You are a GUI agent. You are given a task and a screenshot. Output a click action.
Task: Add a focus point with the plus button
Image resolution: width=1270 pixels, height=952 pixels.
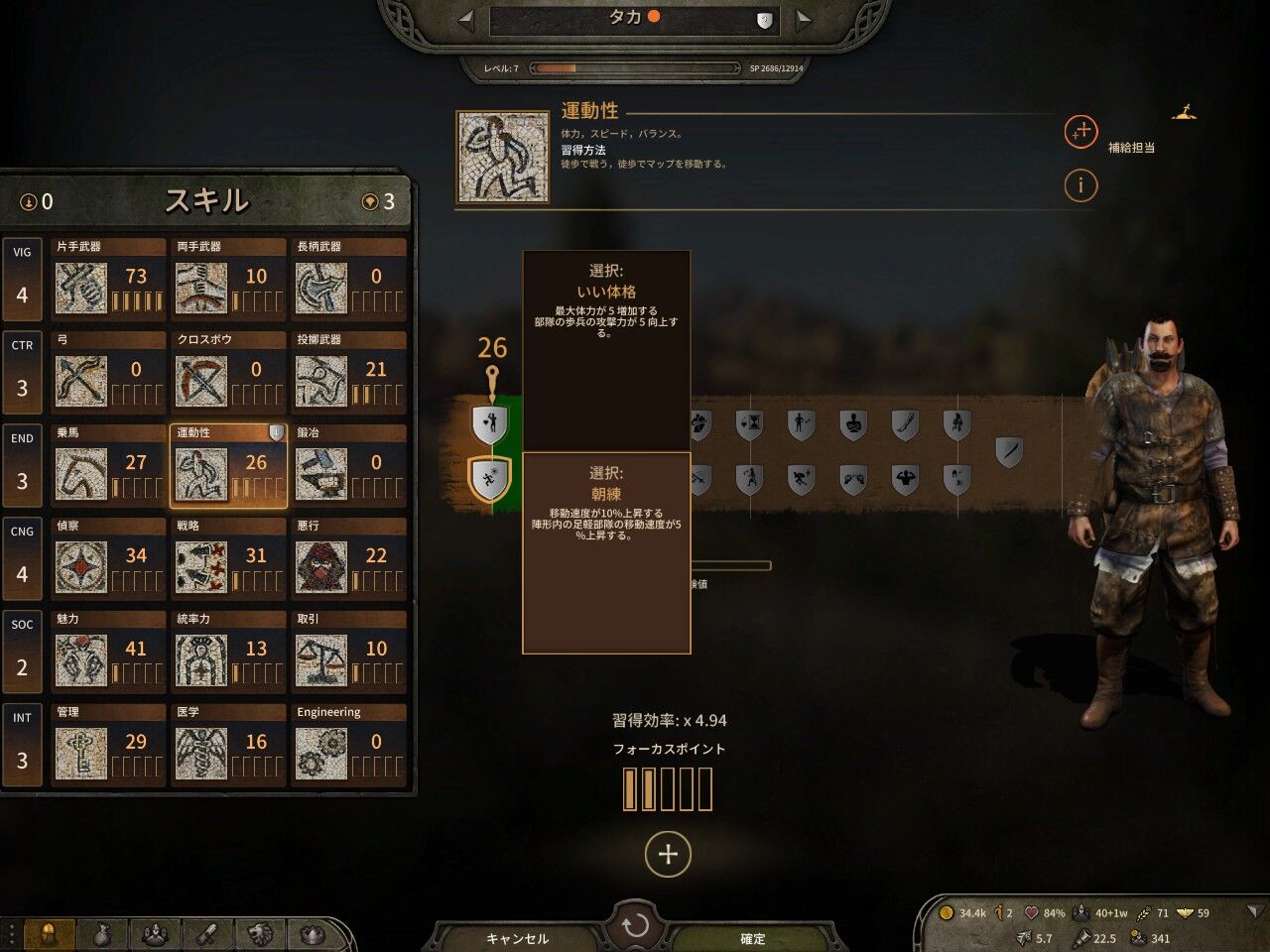(668, 854)
